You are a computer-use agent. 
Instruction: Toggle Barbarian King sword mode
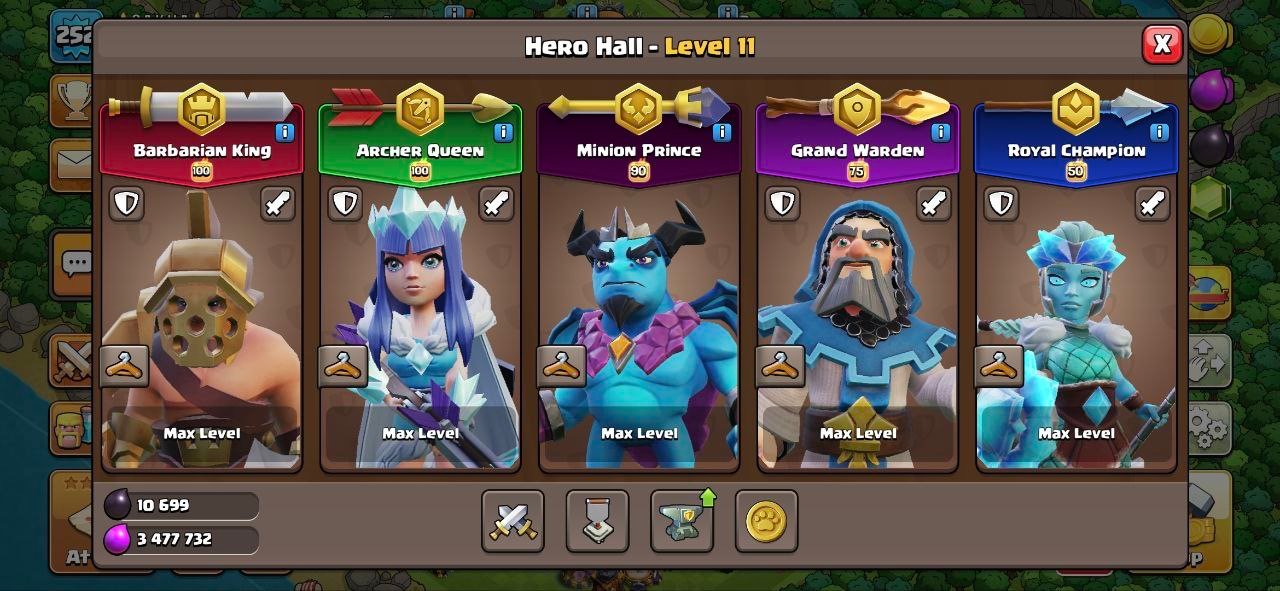click(278, 203)
